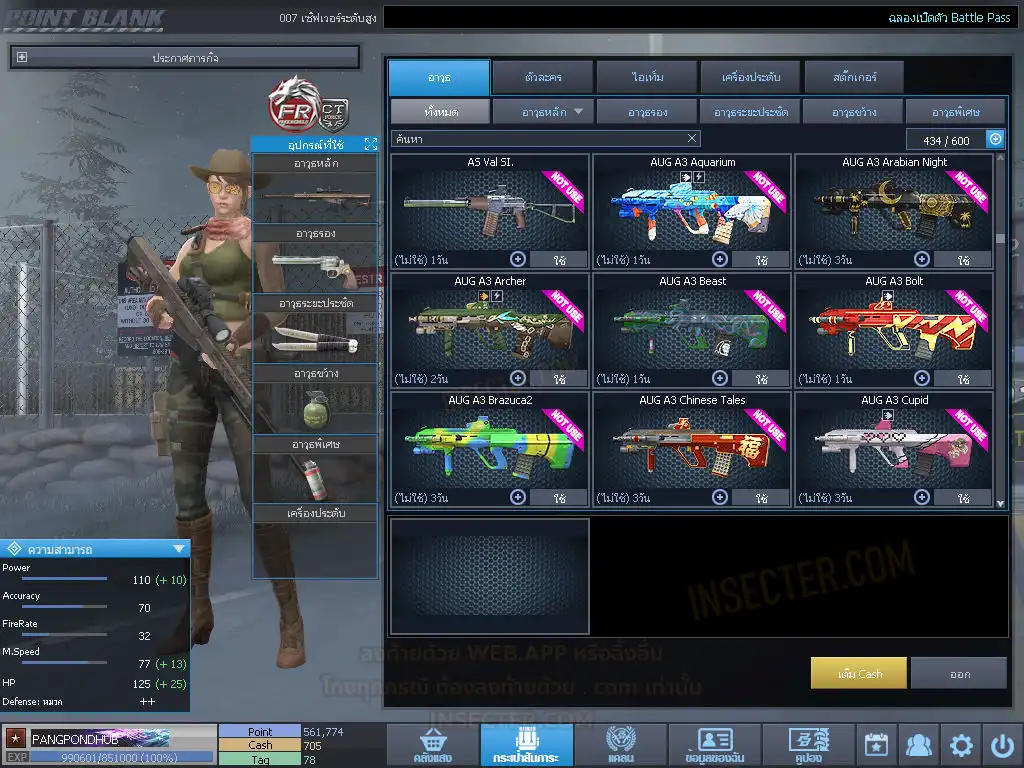Filter by อาวุธขว้าง throwing weapons
The image size is (1024, 768).
(x=852, y=112)
